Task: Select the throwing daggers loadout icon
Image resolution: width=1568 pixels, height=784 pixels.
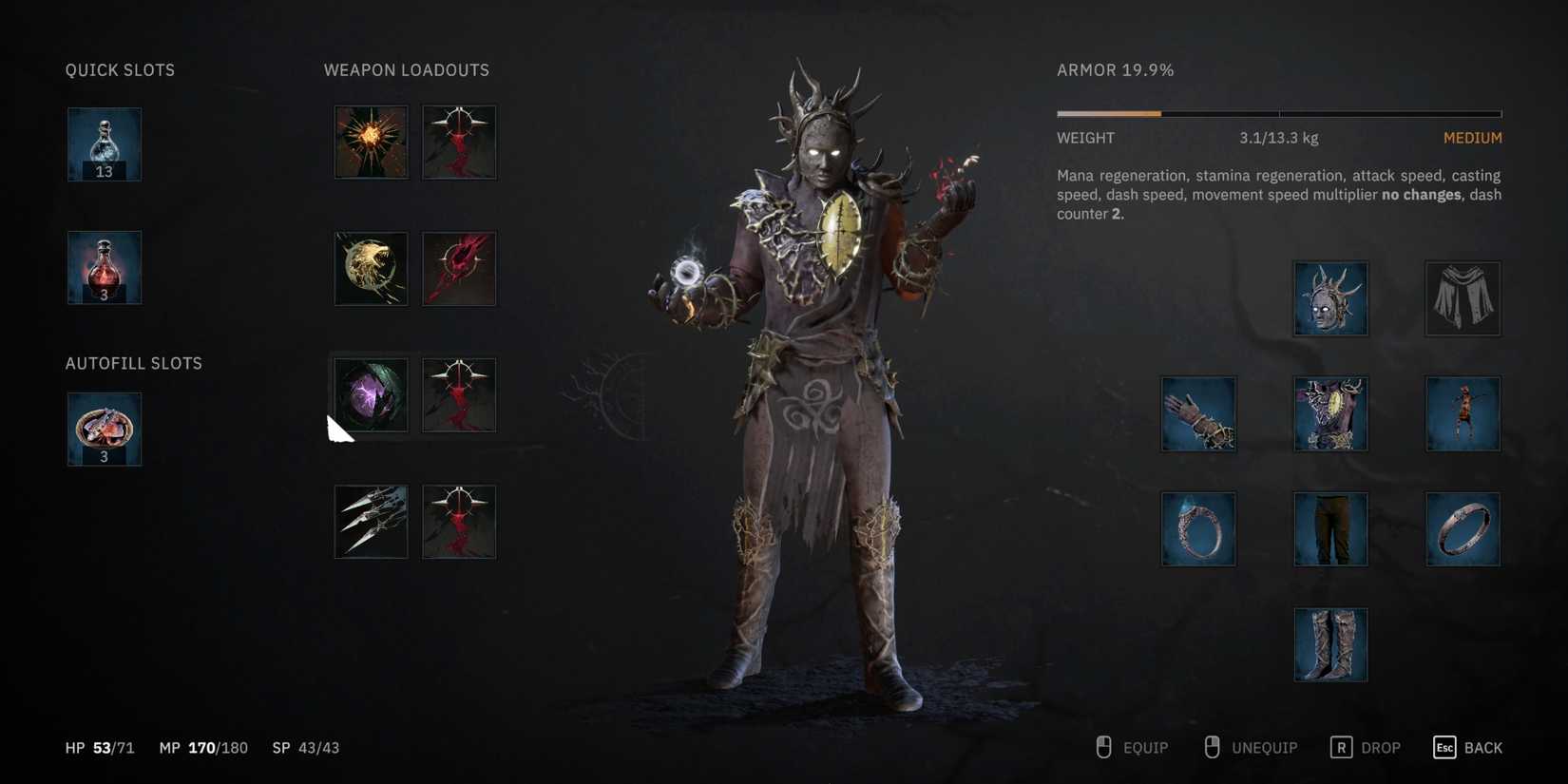Action: tap(371, 521)
